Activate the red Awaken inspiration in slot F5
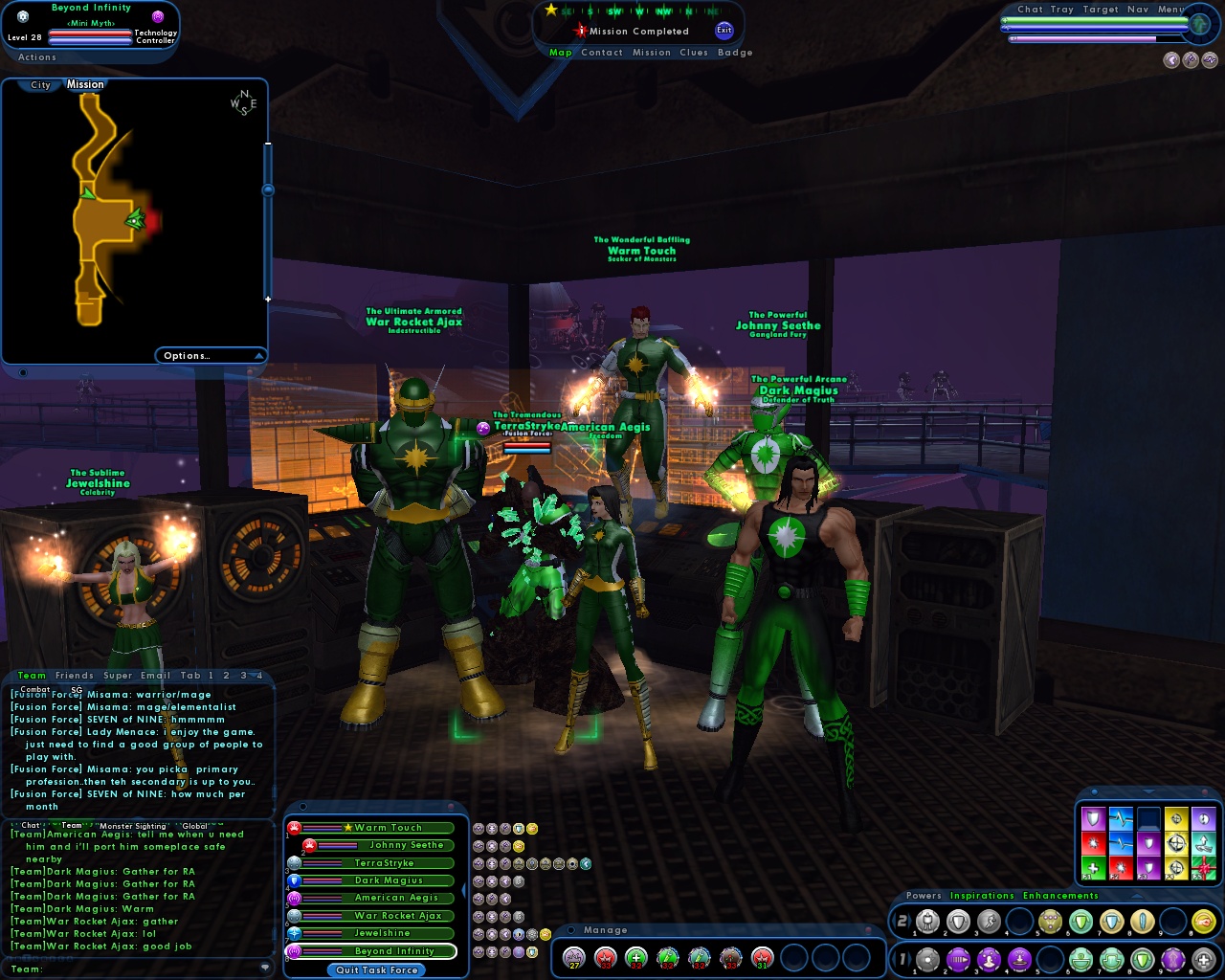Viewport: 1225px width, 980px height. coord(1204,867)
